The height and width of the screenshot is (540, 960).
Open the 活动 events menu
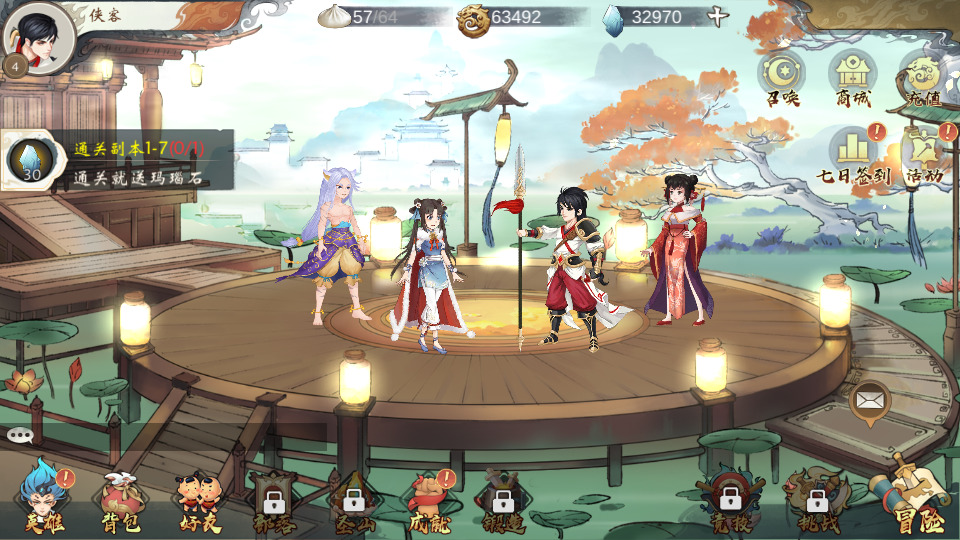924,156
